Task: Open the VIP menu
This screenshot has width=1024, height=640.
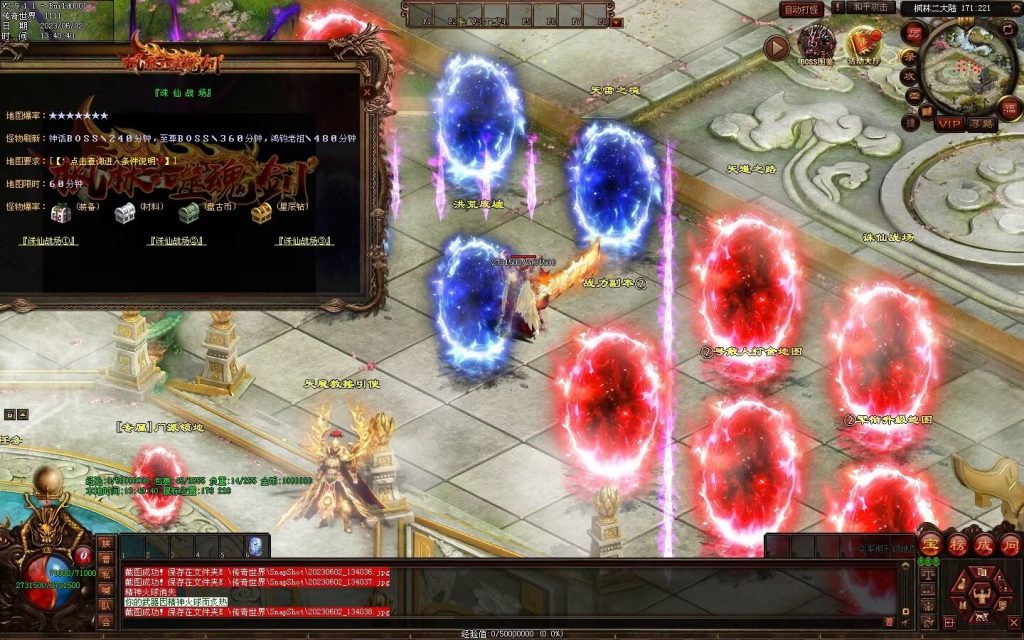Action: pos(949,123)
